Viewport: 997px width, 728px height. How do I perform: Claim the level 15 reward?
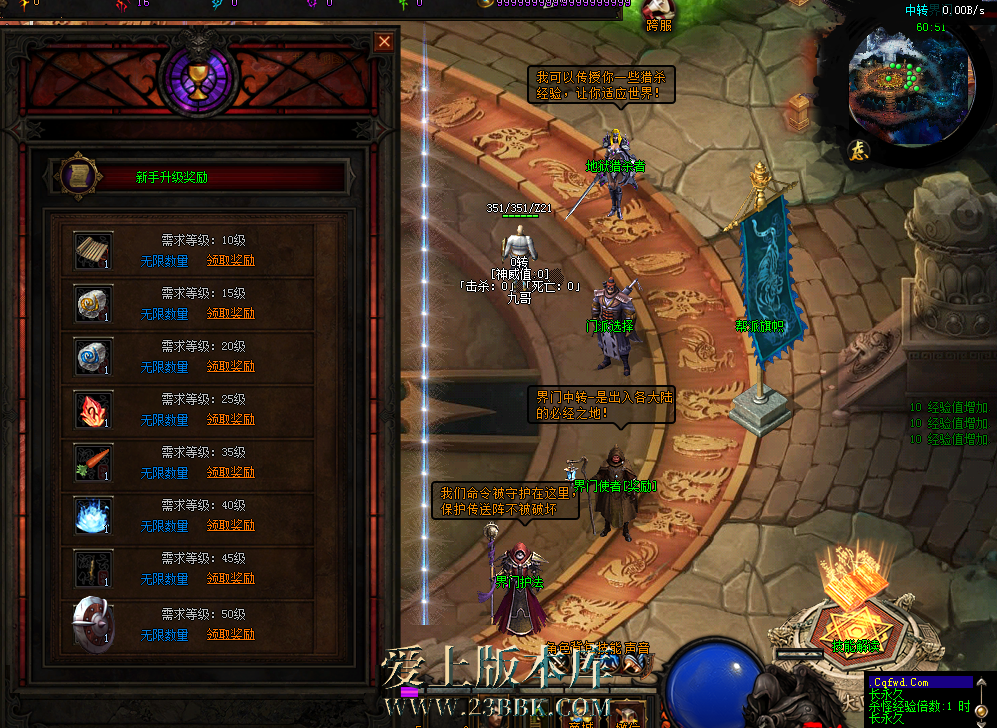(231, 314)
